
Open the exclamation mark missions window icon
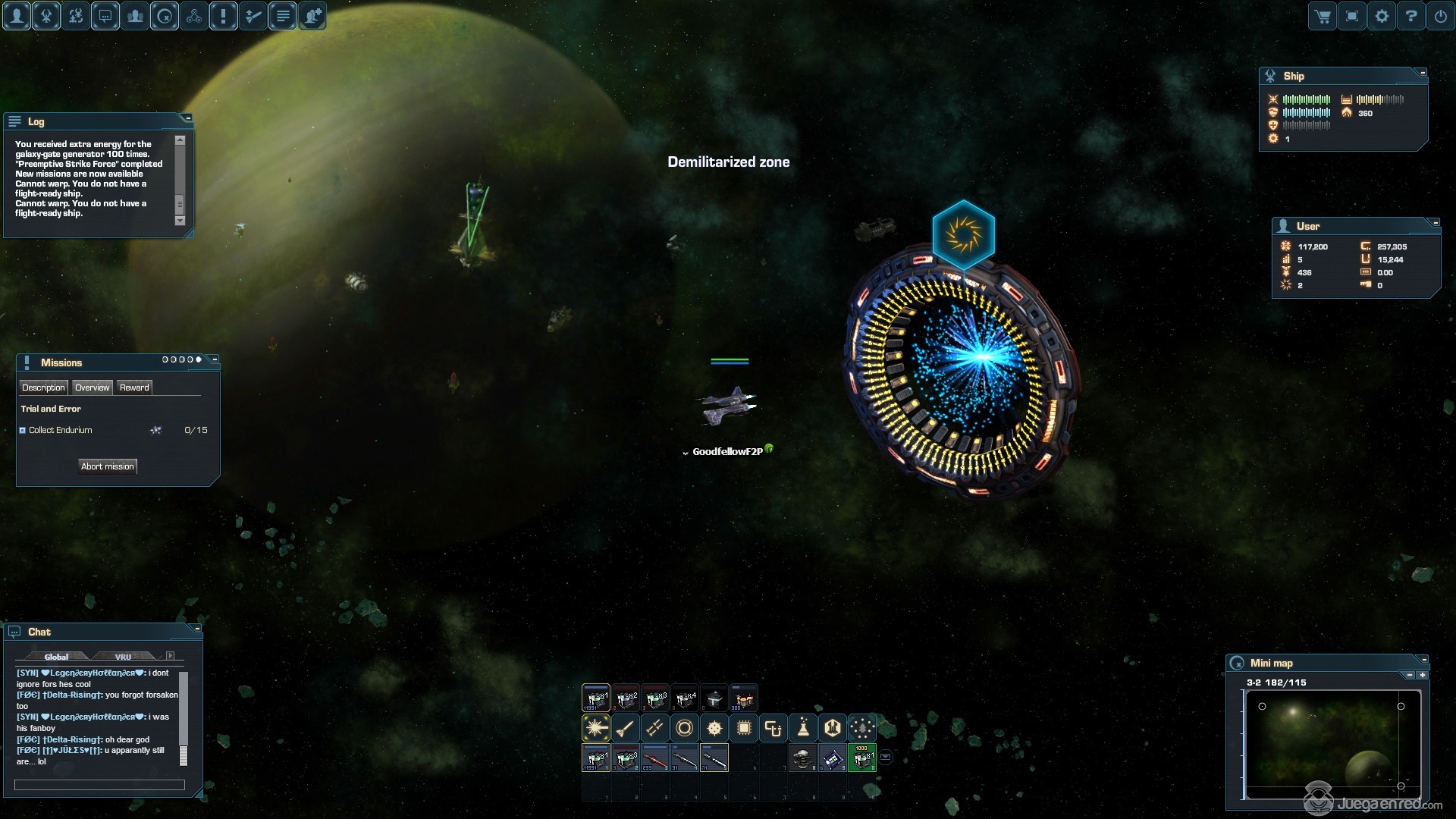click(224, 16)
